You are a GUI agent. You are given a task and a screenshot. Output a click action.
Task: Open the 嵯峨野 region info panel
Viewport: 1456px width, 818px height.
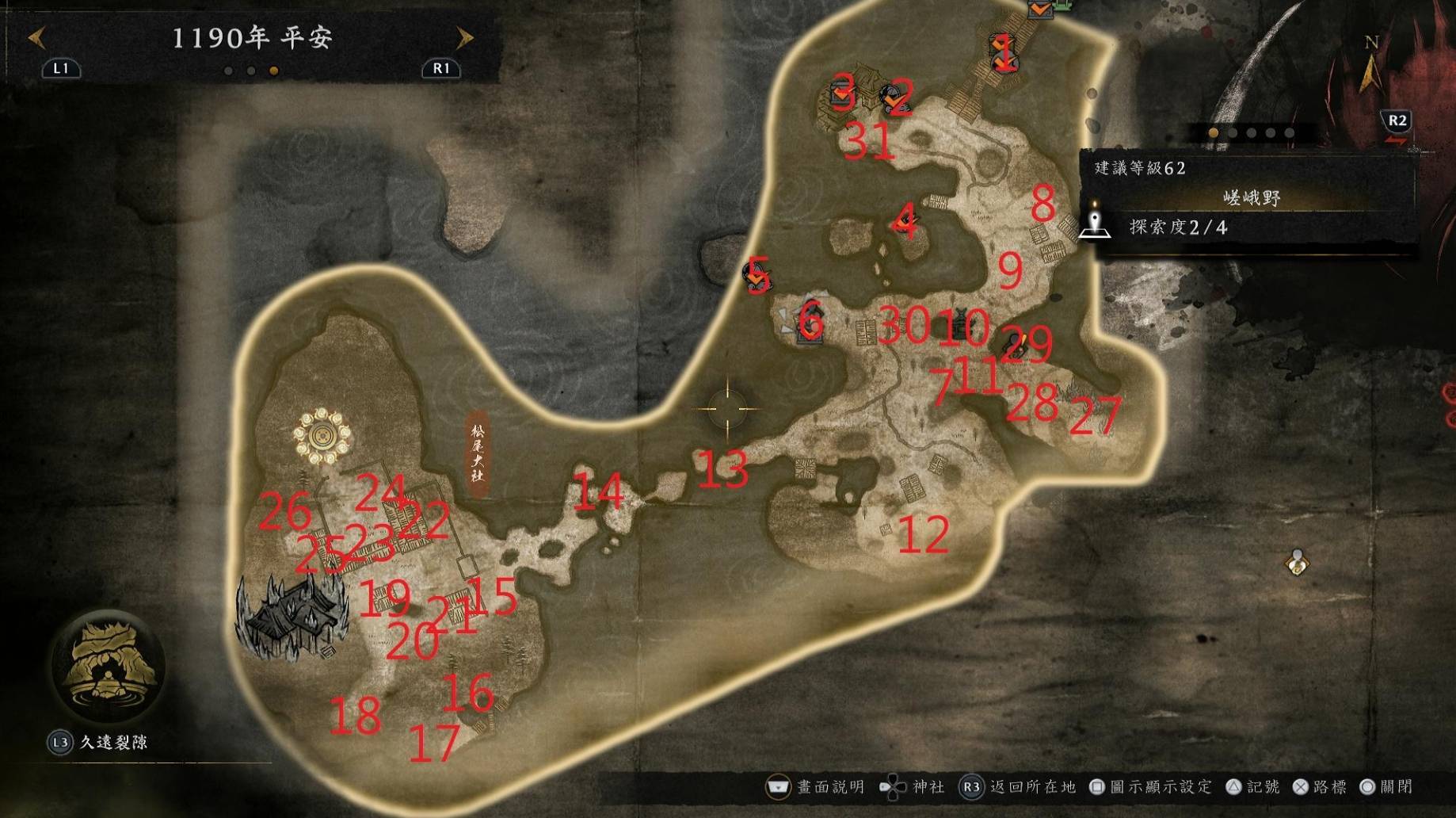pos(1250,198)
